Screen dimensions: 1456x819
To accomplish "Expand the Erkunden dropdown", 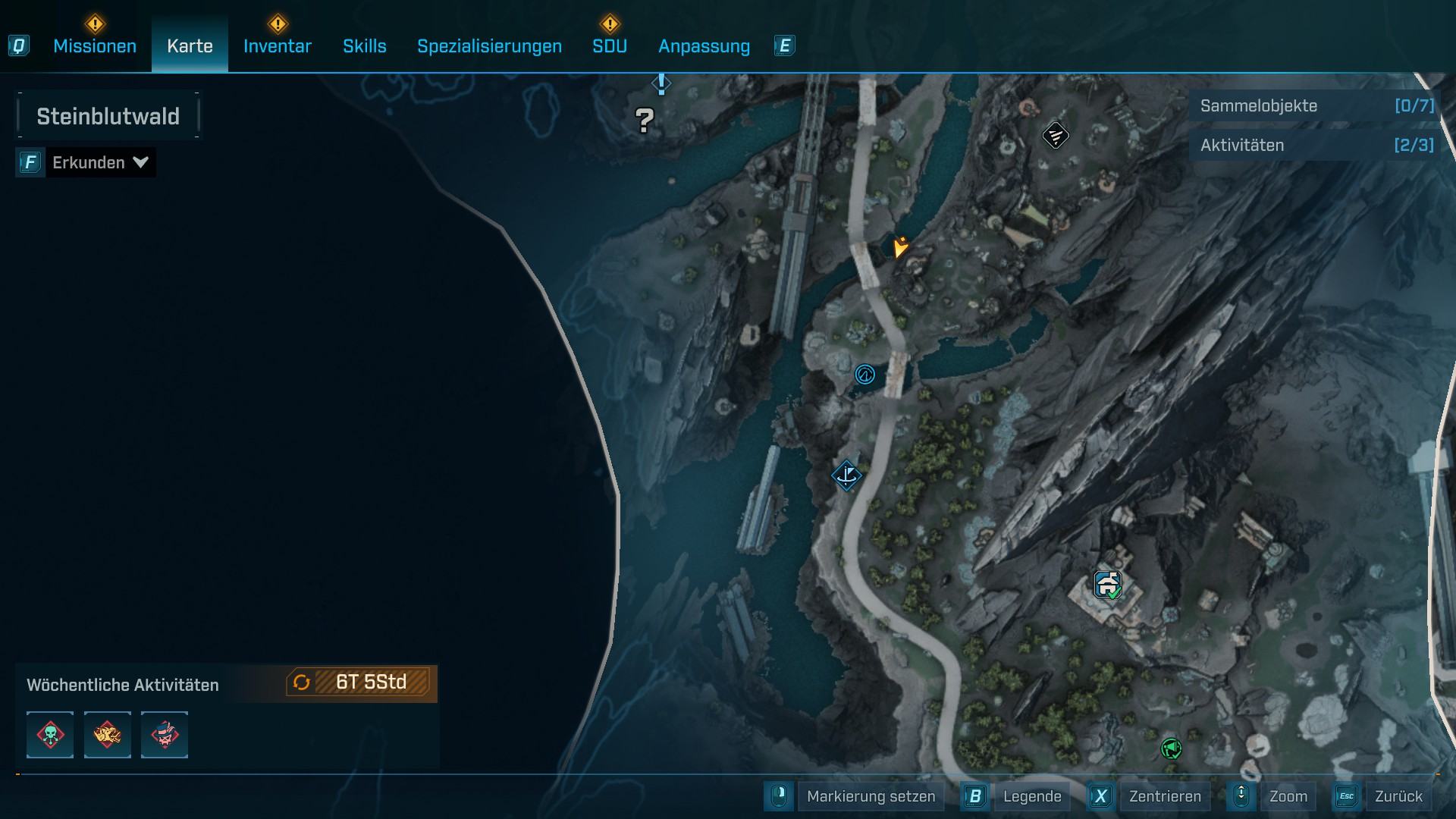I will coord(99,162).
